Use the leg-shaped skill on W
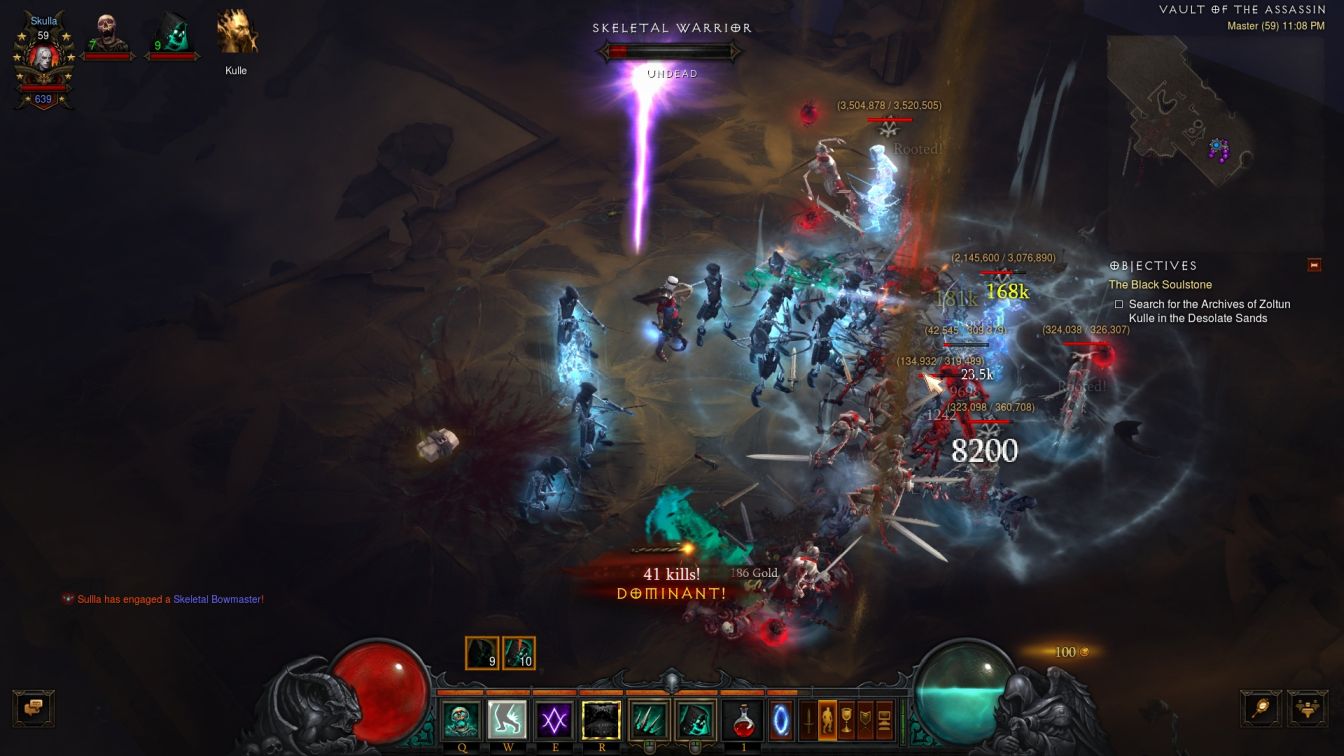 [507, 720]
